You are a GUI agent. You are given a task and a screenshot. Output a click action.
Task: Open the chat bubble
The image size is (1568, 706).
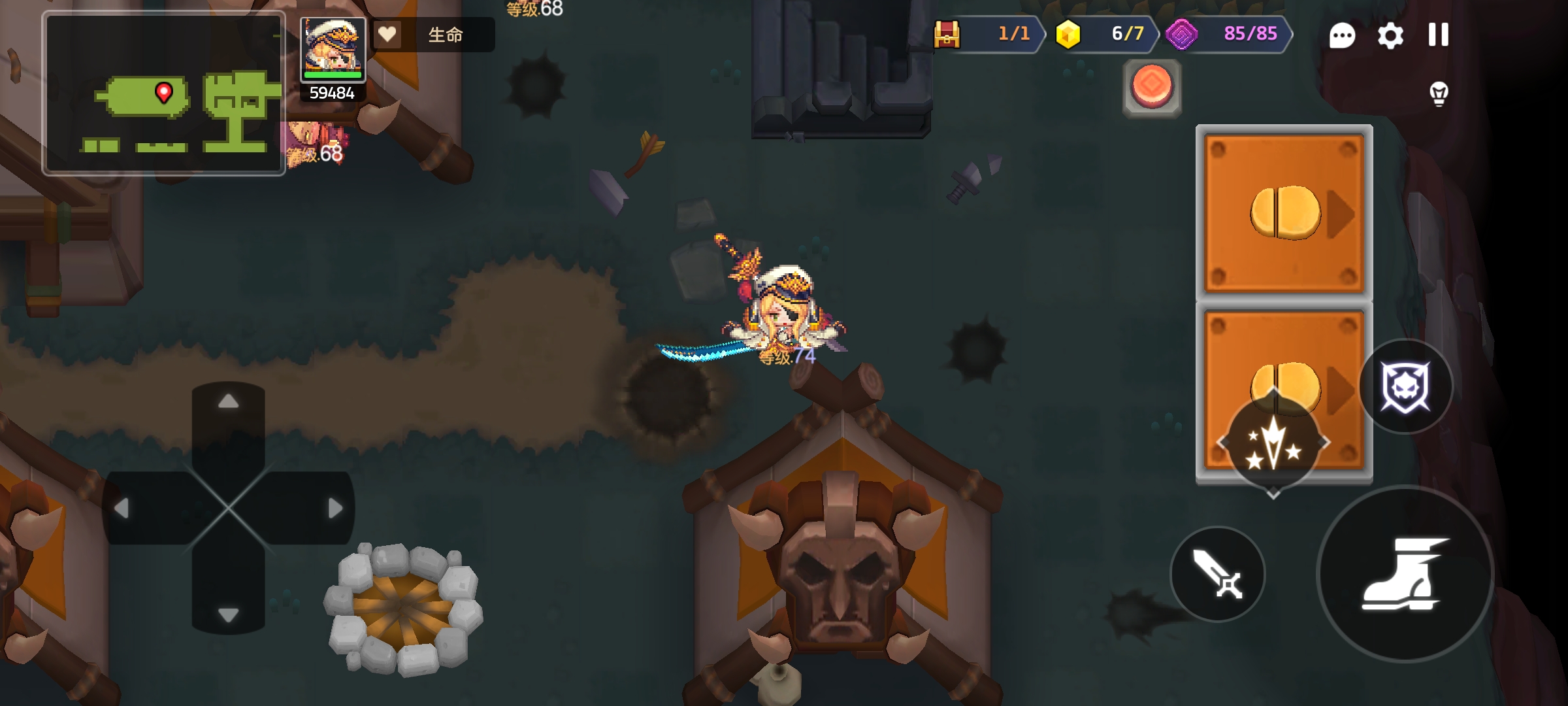coord(1342,35)
